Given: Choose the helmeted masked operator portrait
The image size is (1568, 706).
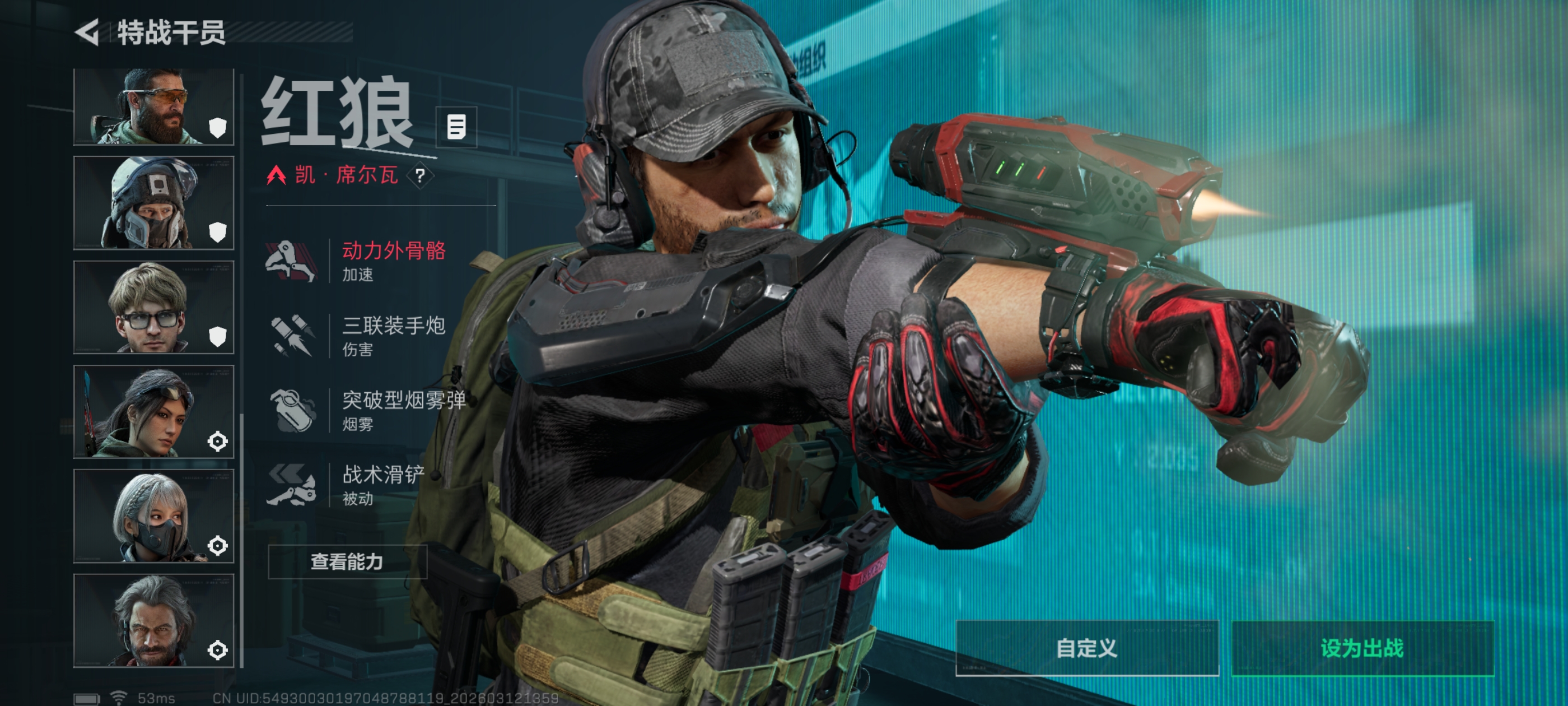Looking at the screenshot, I should pos(153,203).
